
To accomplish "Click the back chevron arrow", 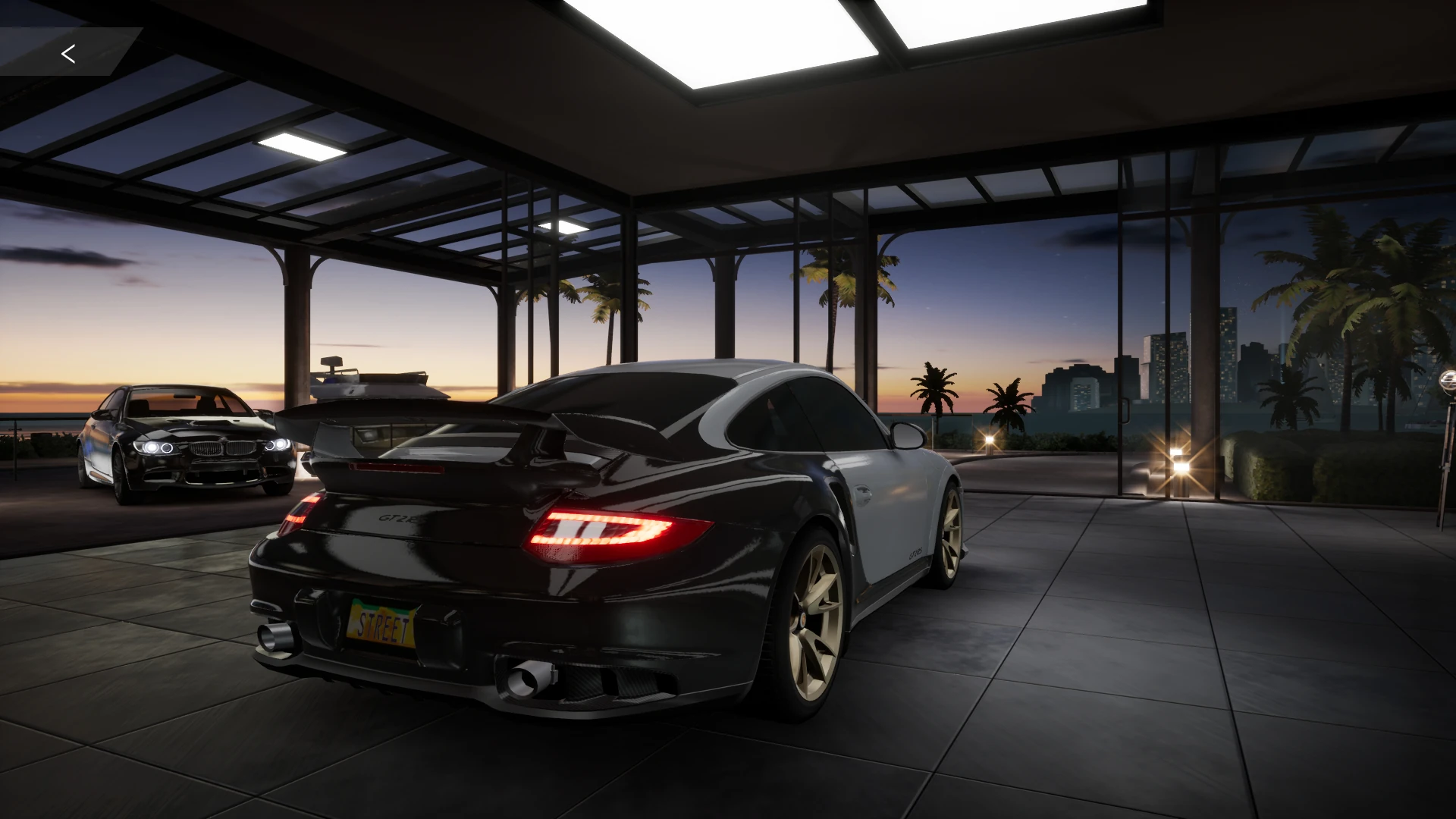I will [x=68, y=54].
